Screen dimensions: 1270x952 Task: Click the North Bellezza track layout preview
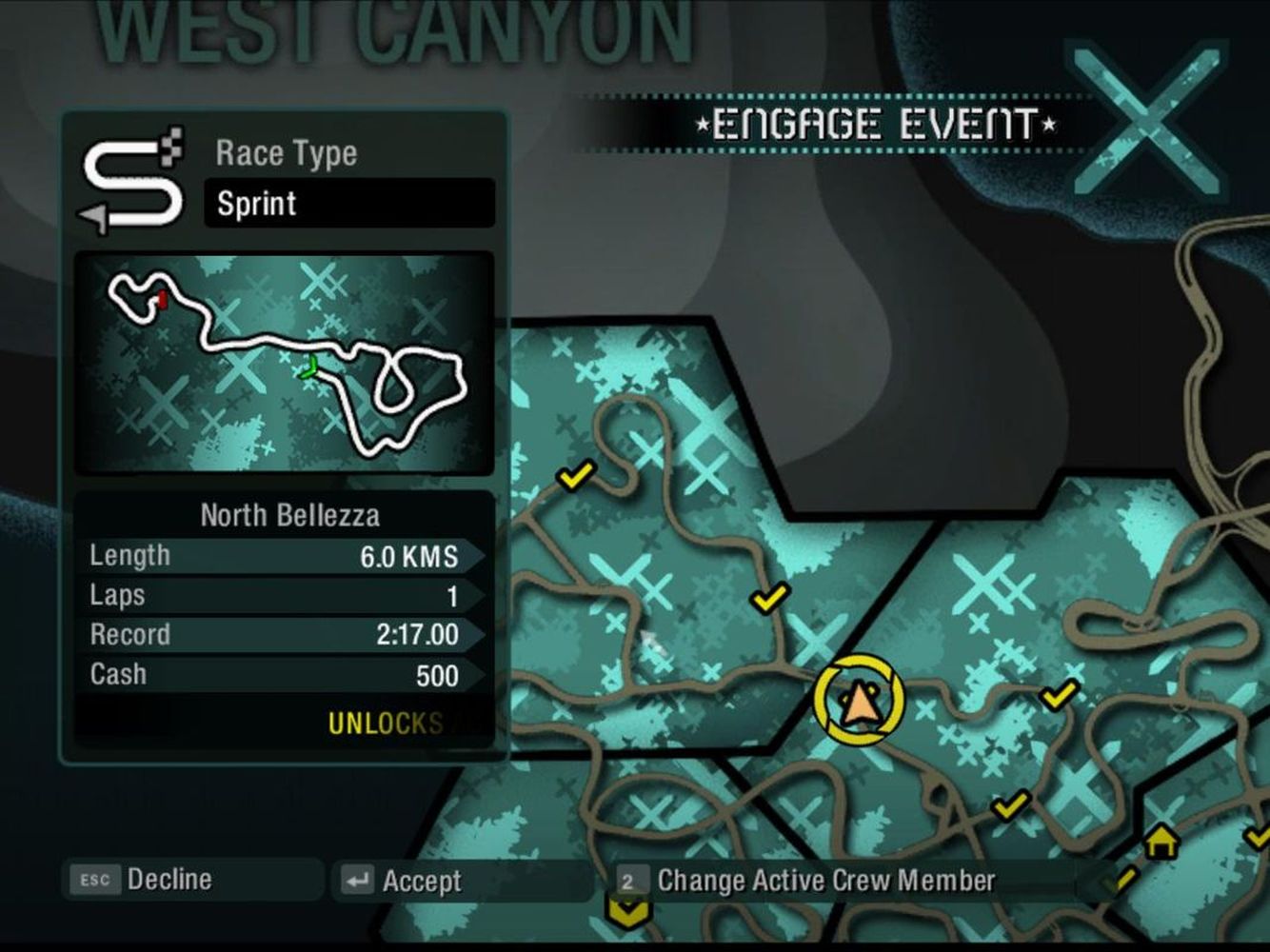pyautogui.click(x=284, y=363)
